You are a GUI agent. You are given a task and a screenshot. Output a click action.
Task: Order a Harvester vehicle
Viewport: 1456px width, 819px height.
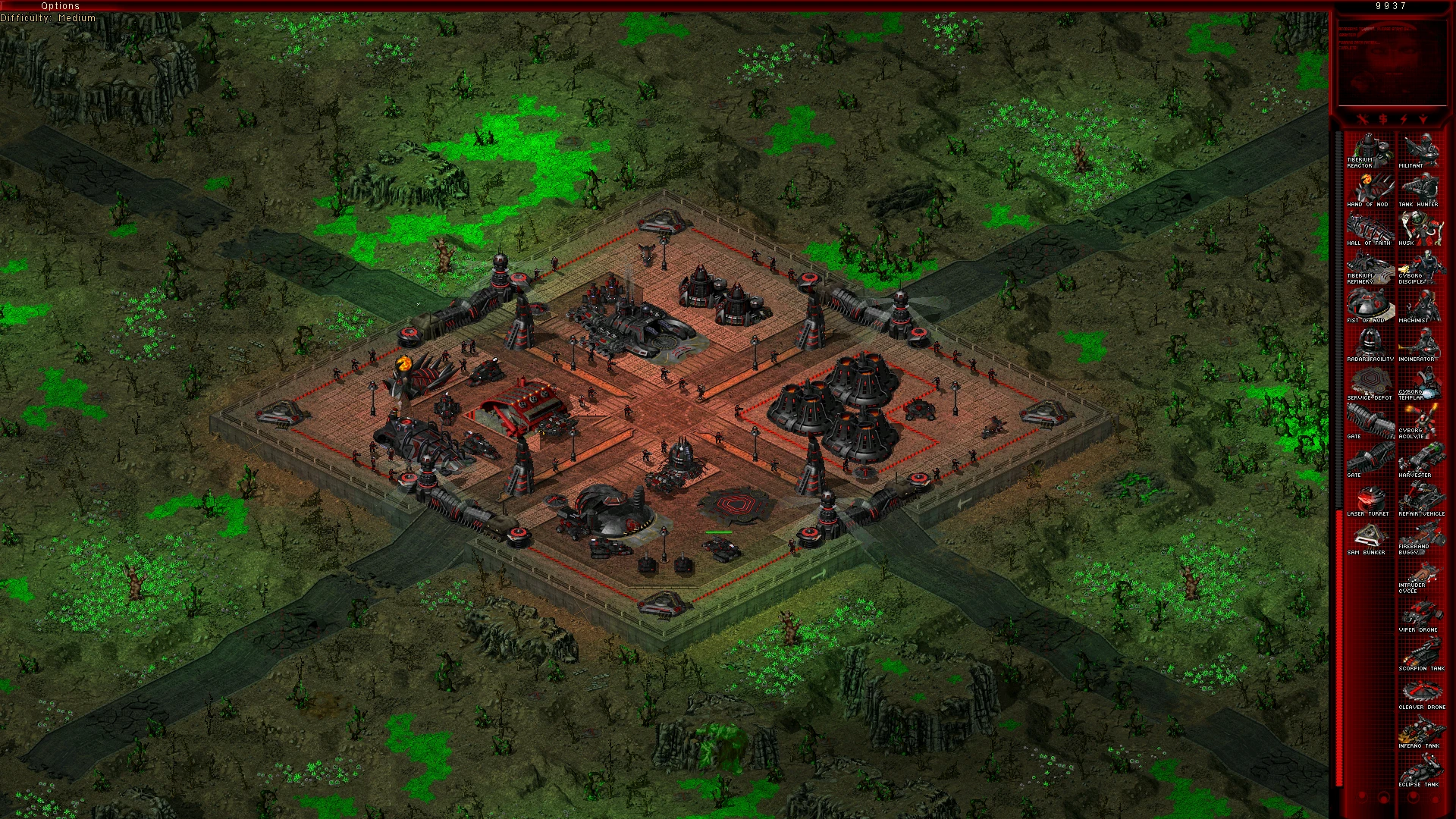point(1421,461)
